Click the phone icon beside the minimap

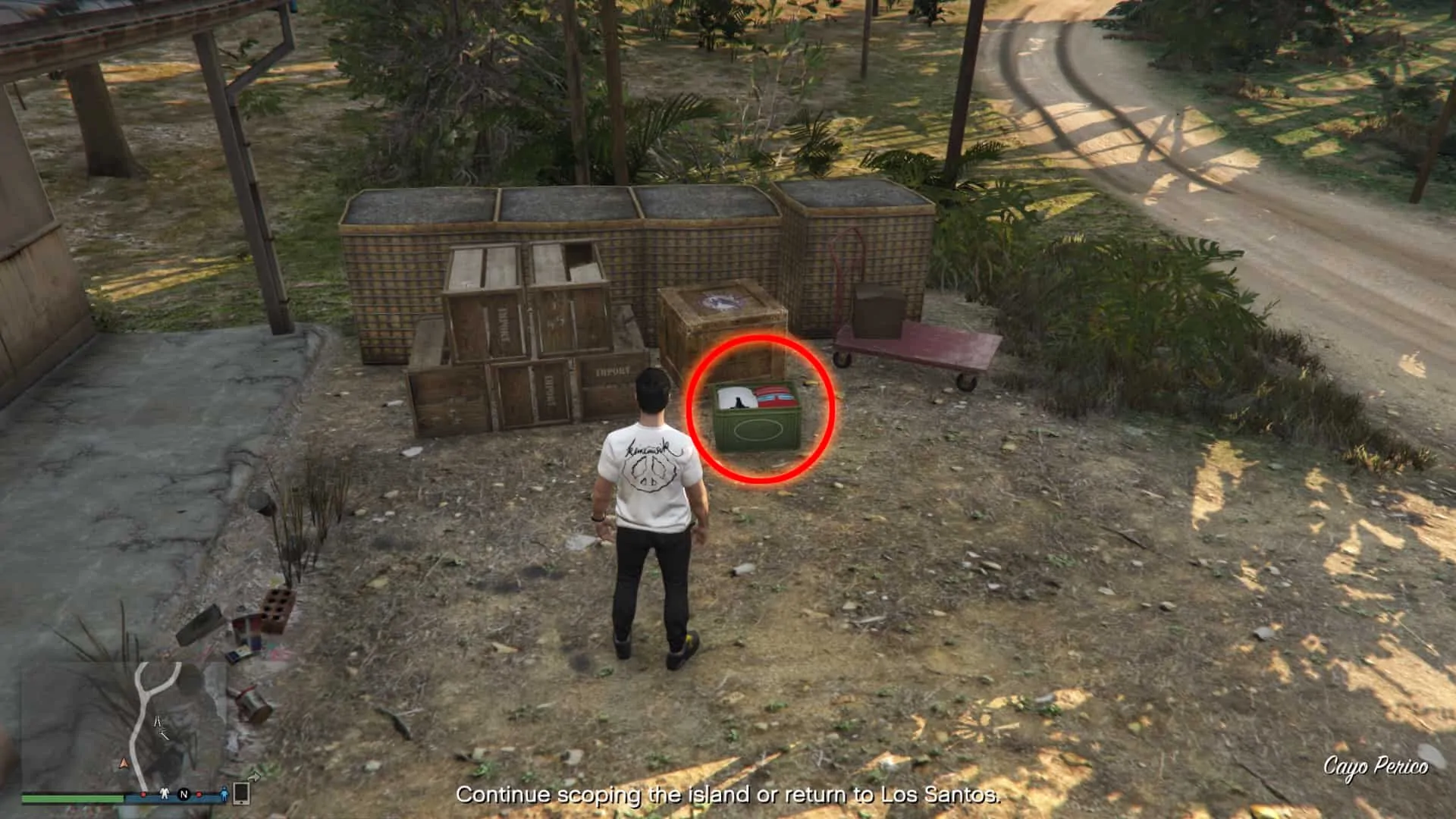(241, 793)
